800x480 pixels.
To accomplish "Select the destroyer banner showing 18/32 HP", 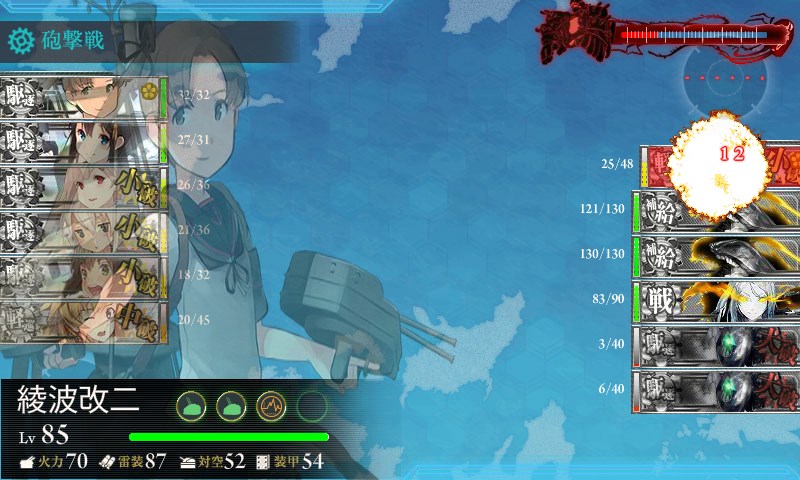I will [82, 276].
